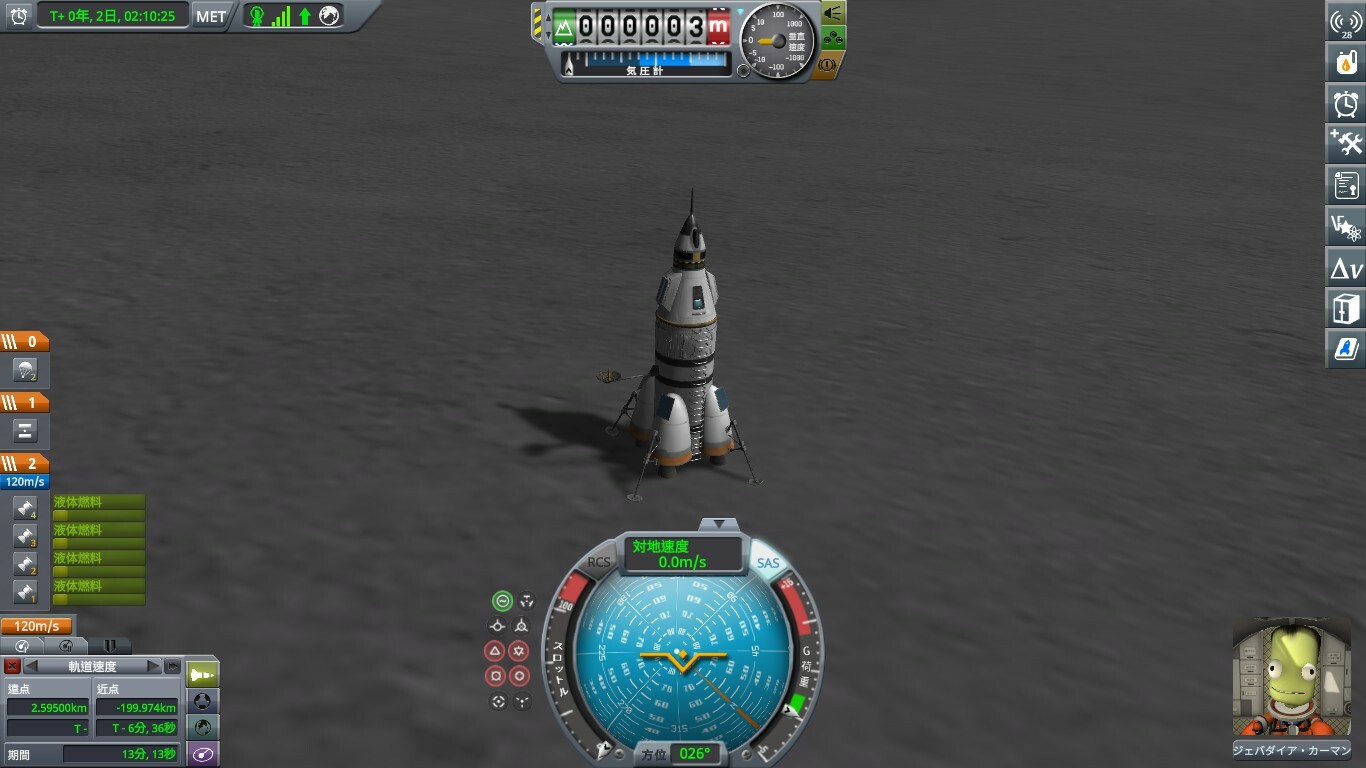Close the orbit info panel with red X
The height and width of the screenshot is (768, 1366).
[12, 666]
